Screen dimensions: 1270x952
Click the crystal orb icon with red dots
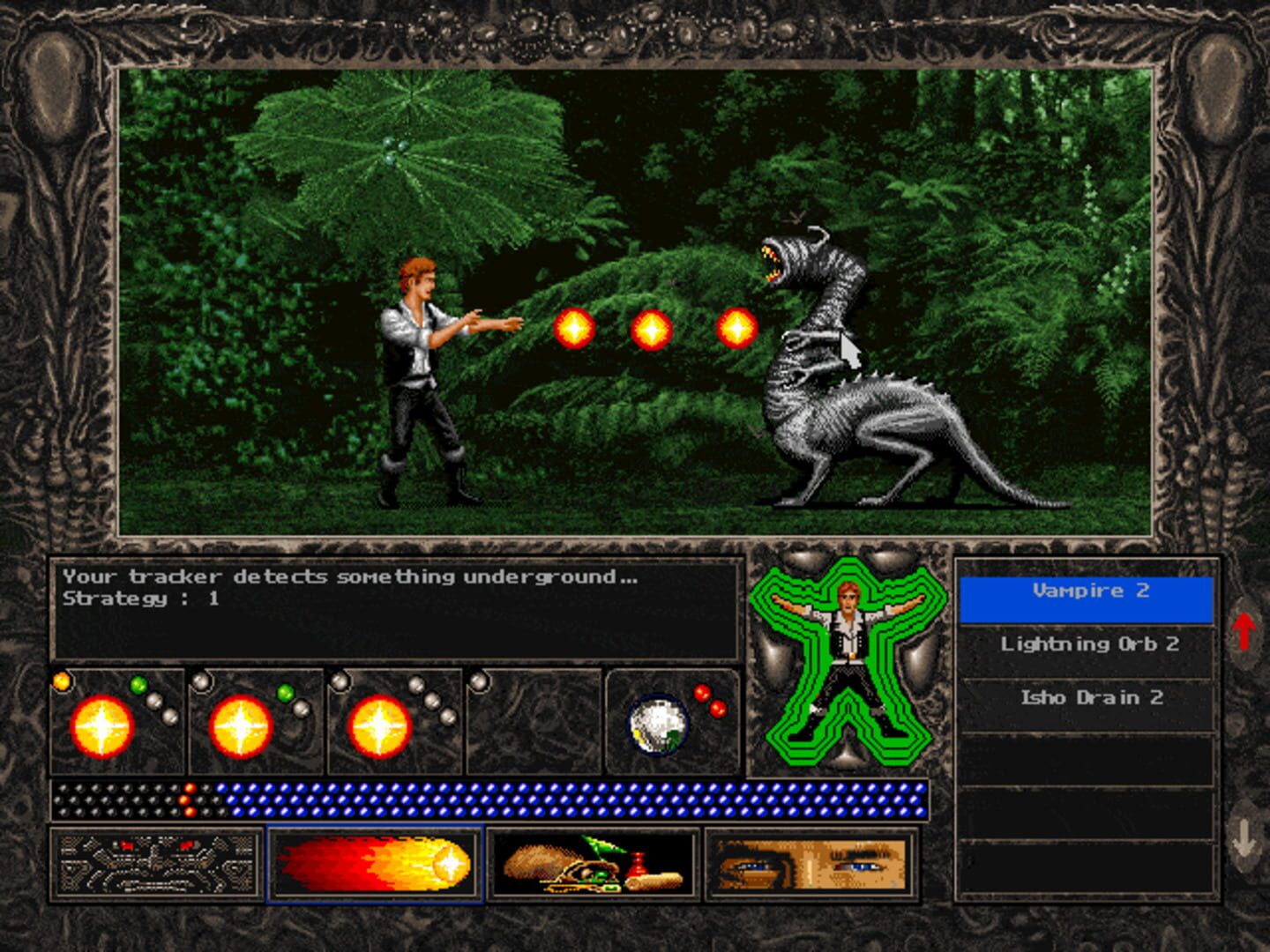pos(657,723)
